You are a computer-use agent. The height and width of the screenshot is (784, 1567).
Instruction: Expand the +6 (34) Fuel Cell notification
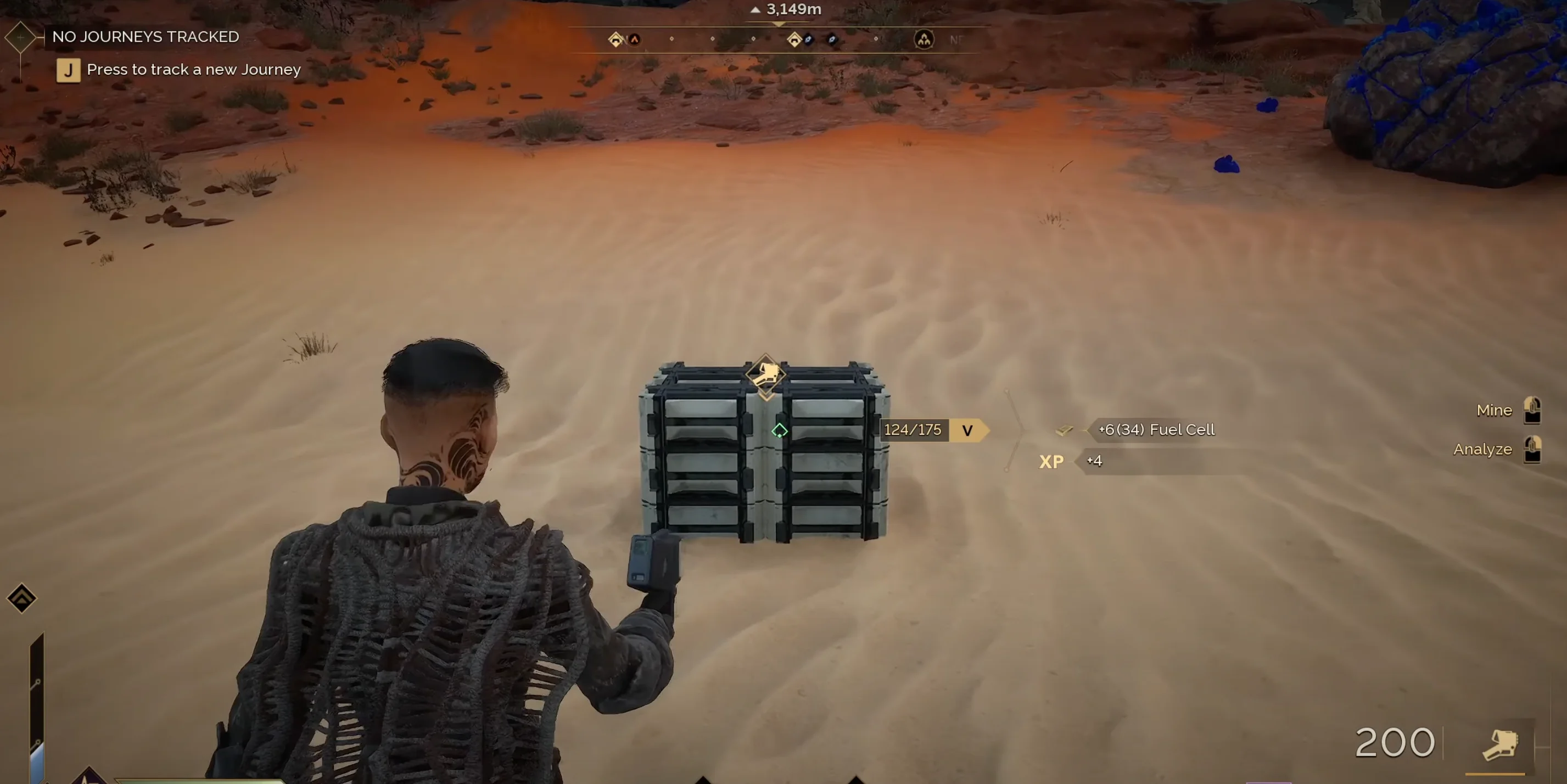tap(1156, 429)
